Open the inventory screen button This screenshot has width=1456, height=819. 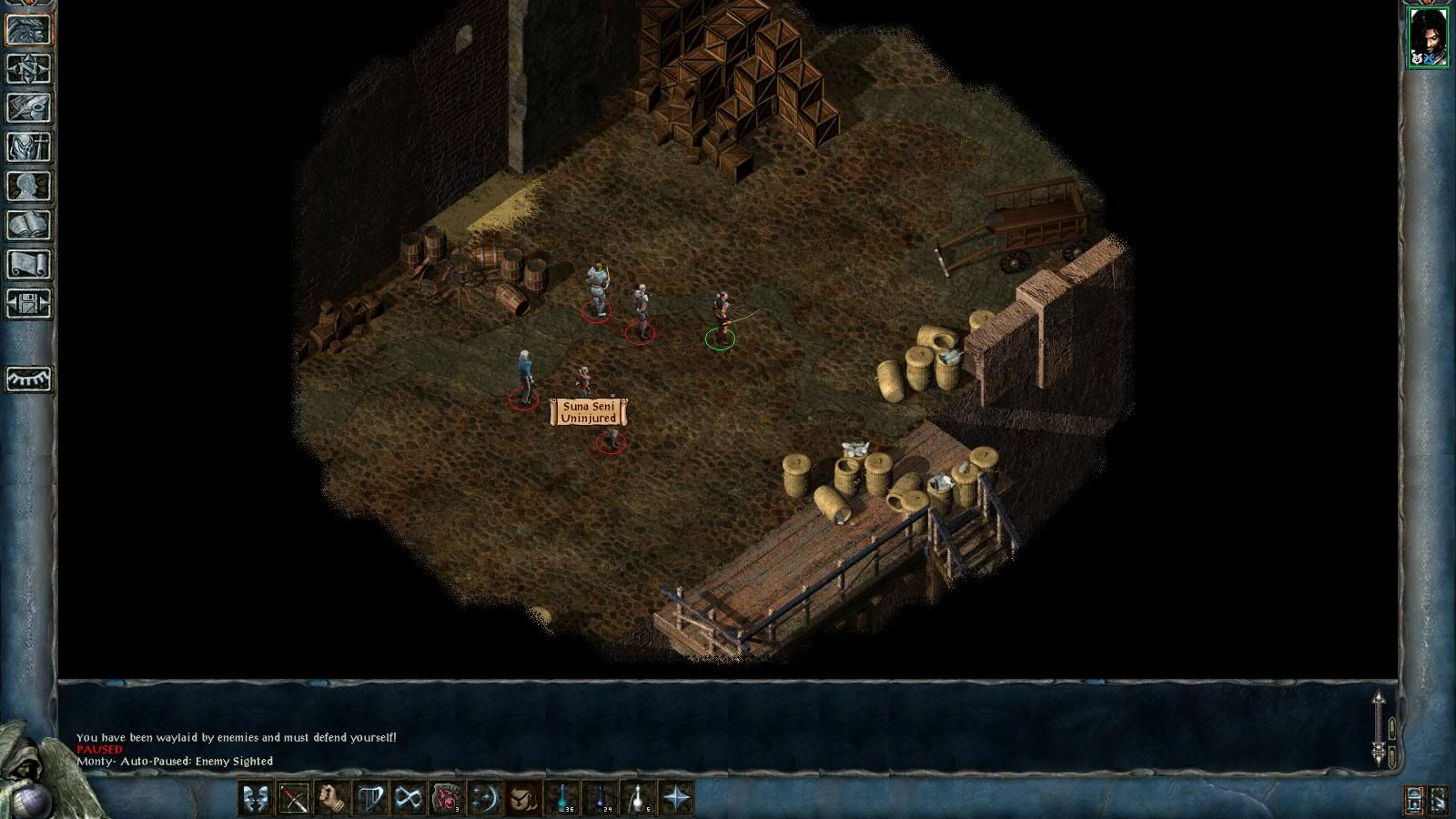coord(29,147)
